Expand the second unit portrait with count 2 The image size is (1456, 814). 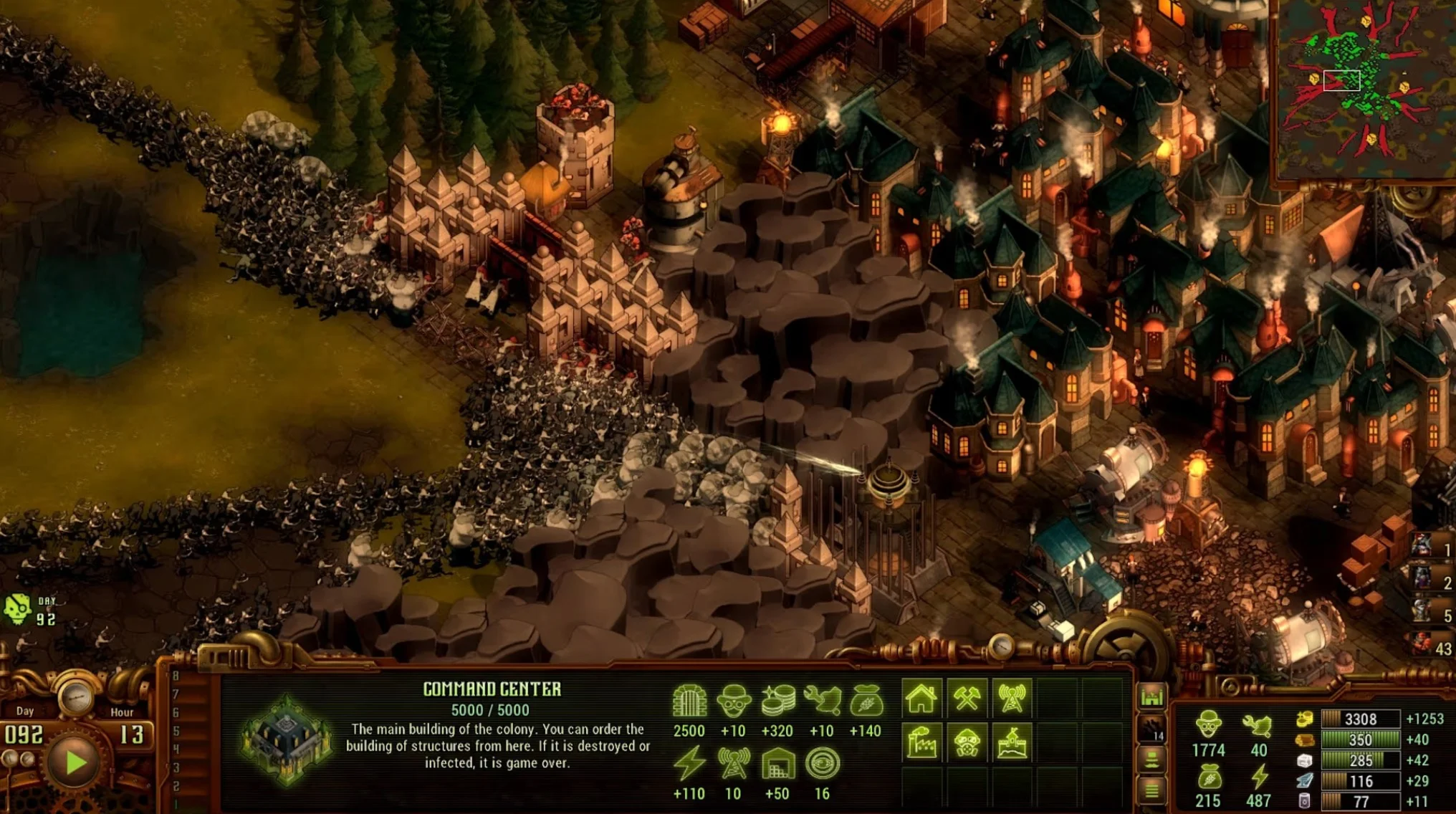pos(1422,578)
